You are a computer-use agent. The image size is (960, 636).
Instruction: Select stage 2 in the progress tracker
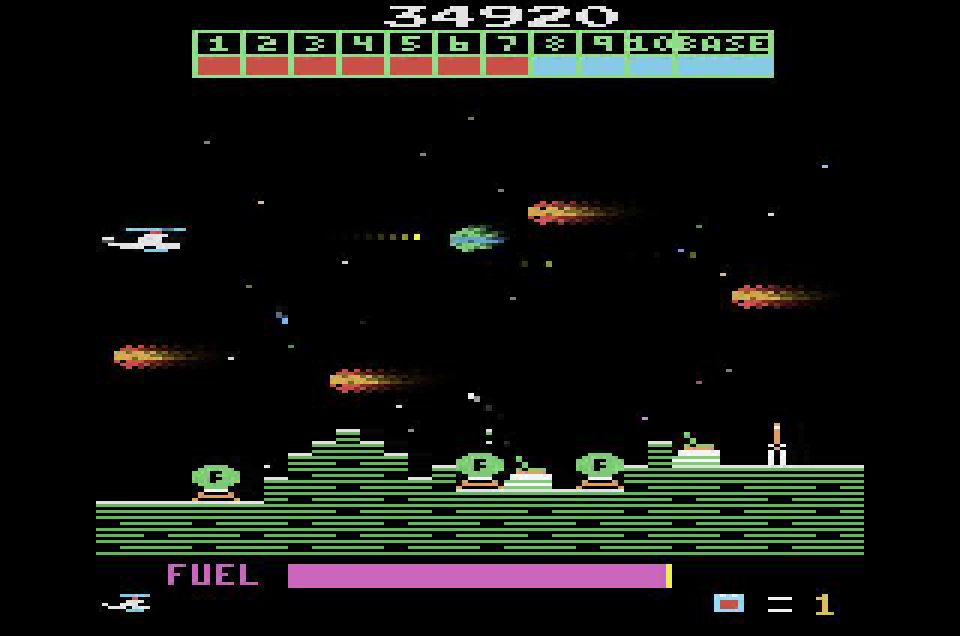point(266,54)
